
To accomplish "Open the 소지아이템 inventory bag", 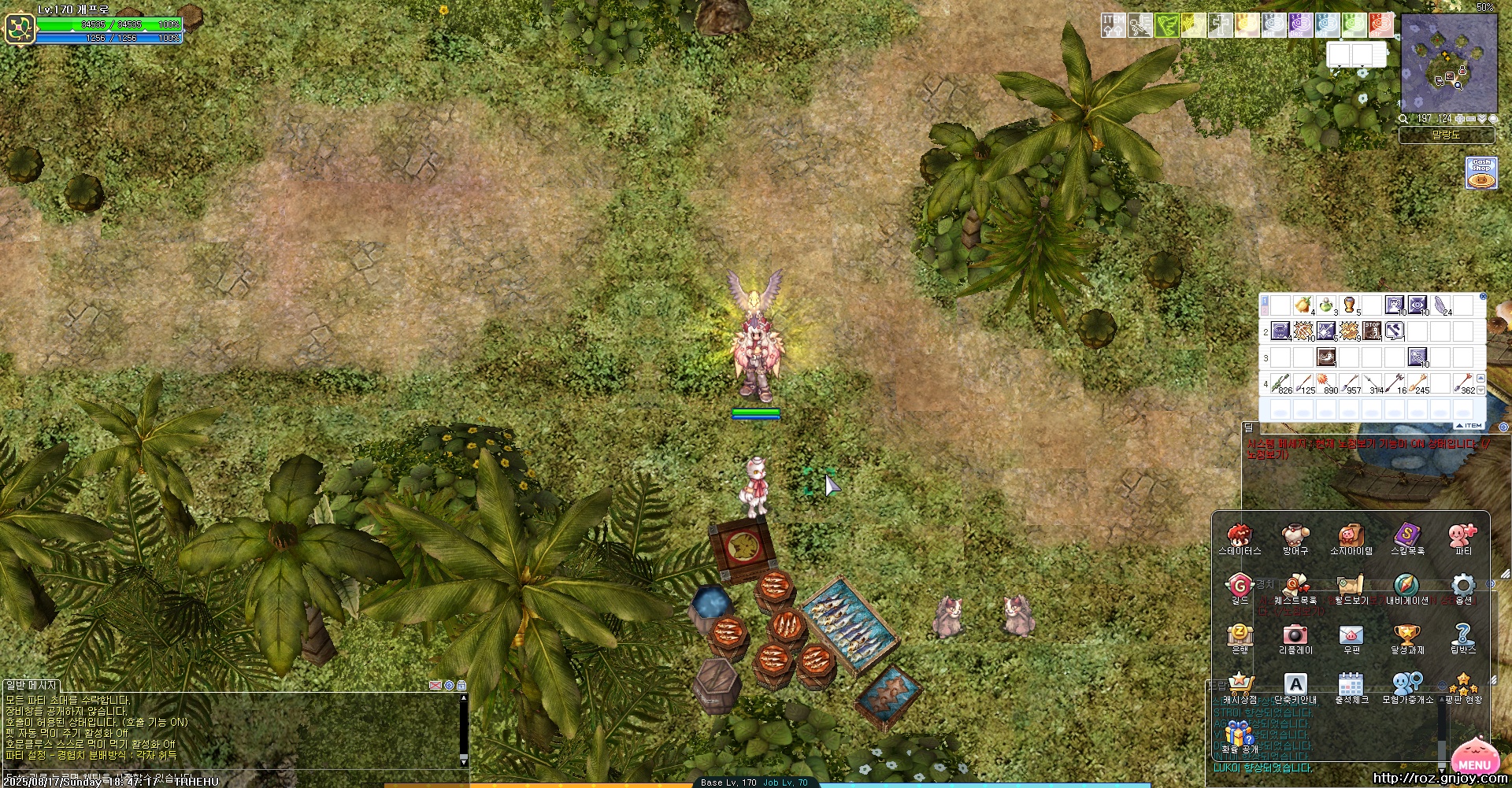I will pyautogui.click(x=1351, y=537).
